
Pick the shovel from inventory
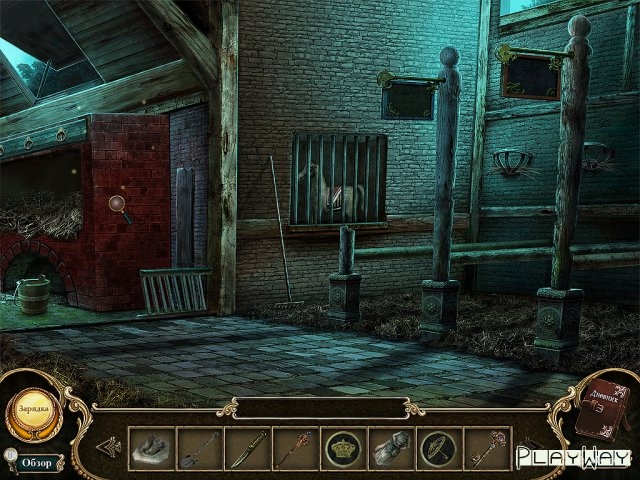click(x=200, y=448)
